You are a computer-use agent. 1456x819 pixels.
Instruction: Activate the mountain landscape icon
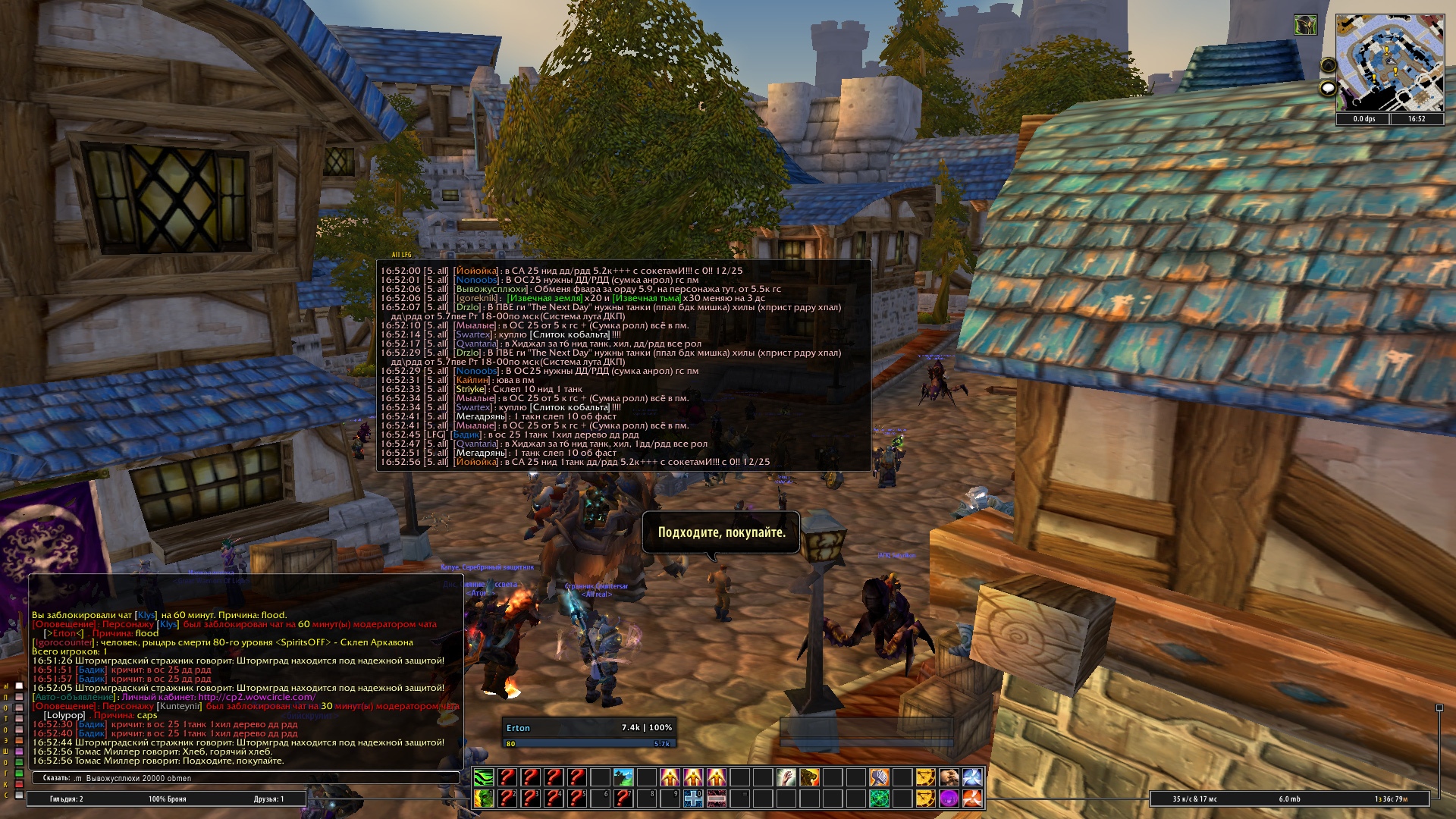[623, 777]
